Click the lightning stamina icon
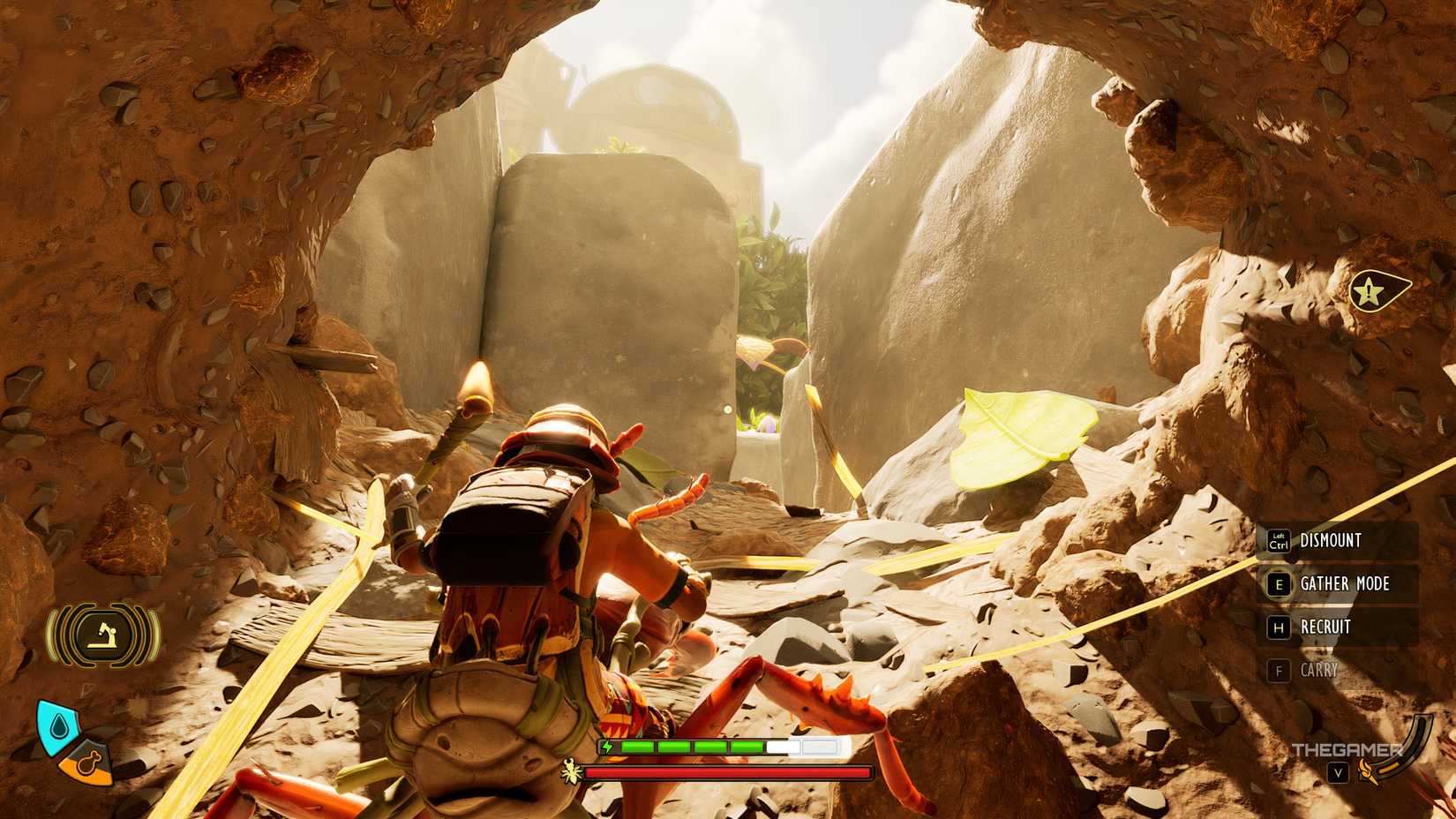The image size is (1456, 819). (x=607, y=746)
